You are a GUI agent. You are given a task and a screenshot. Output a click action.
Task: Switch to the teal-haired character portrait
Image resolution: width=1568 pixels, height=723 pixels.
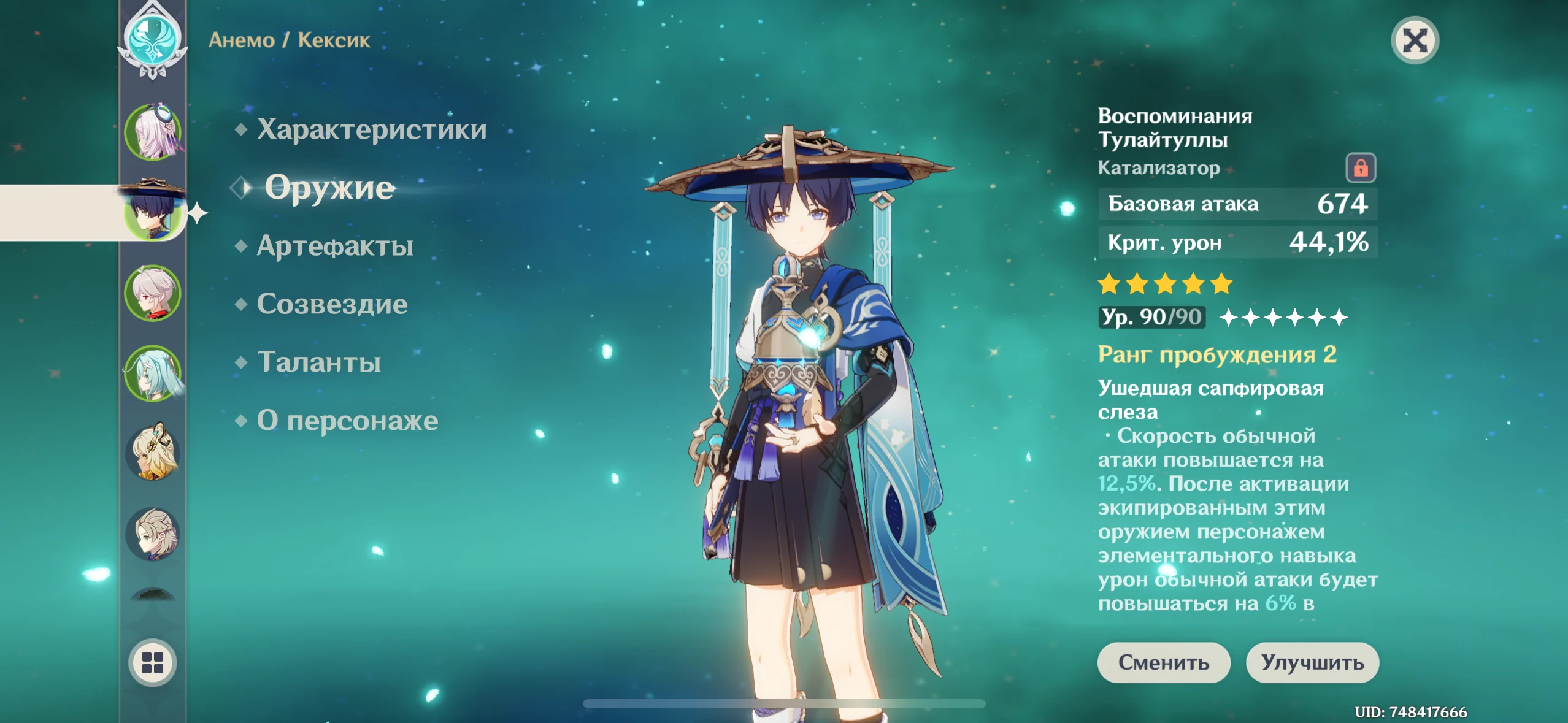click(x=153, y=373)
